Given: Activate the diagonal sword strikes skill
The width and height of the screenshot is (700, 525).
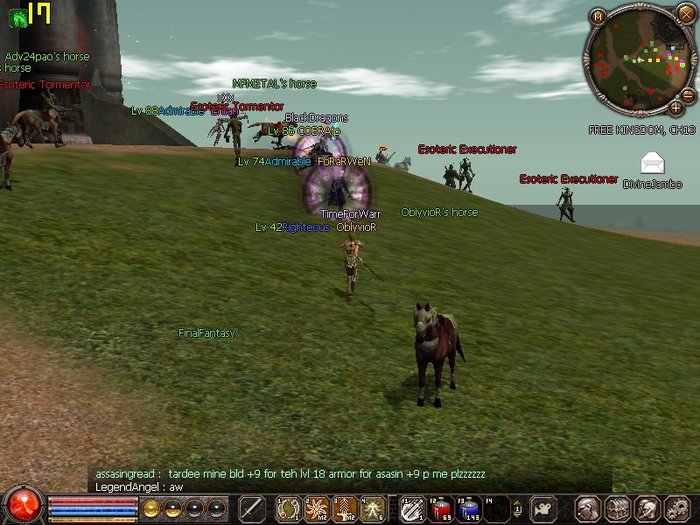Looking at the screenshot, I should coord(411,509).
